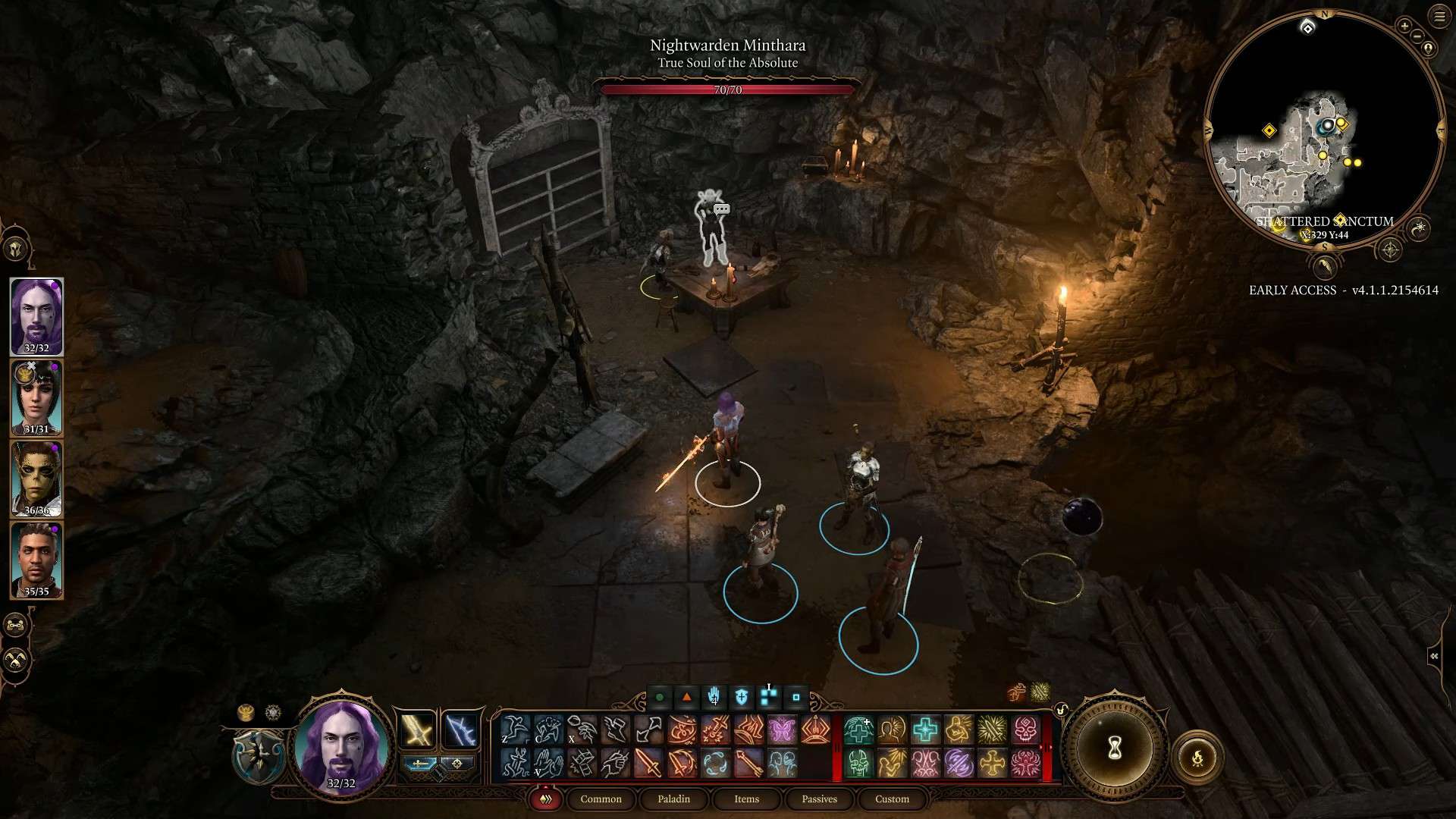Click the Custom hotbar button
The height and width of the screenshot is (819, 1456).
pos(891,799)
